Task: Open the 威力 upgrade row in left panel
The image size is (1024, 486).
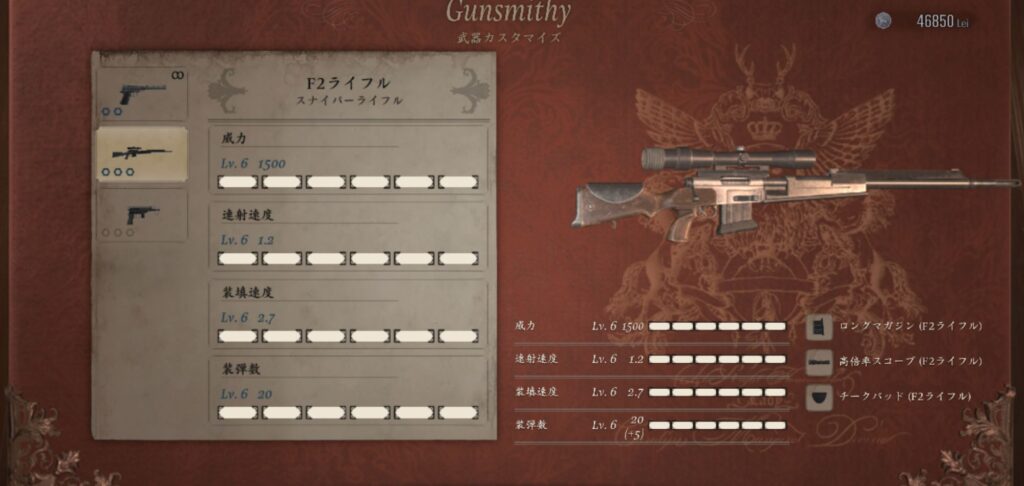Action: pyautogui.click(x=347, y=158)
